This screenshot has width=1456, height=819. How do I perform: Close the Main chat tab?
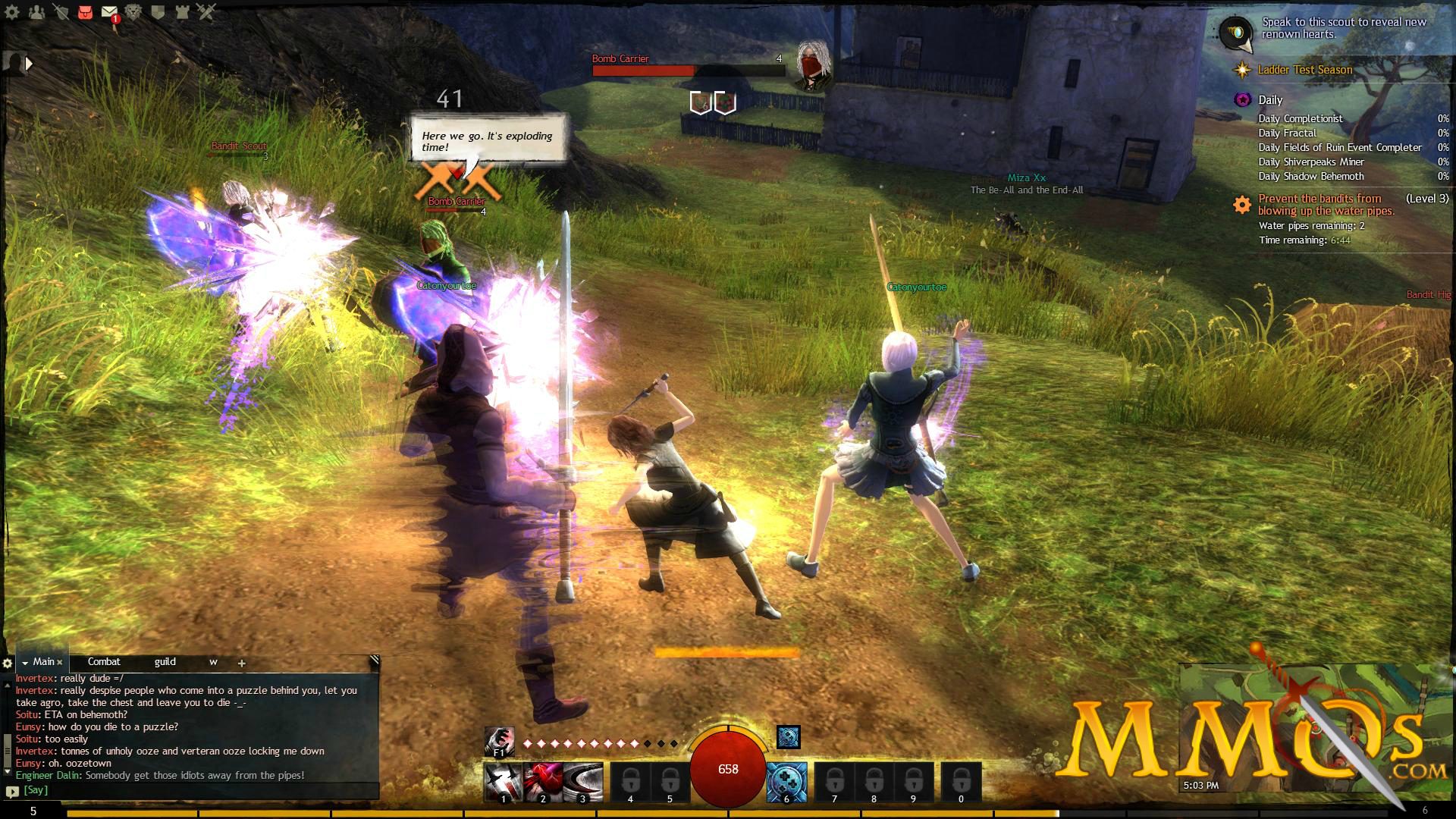pos(60,662)
